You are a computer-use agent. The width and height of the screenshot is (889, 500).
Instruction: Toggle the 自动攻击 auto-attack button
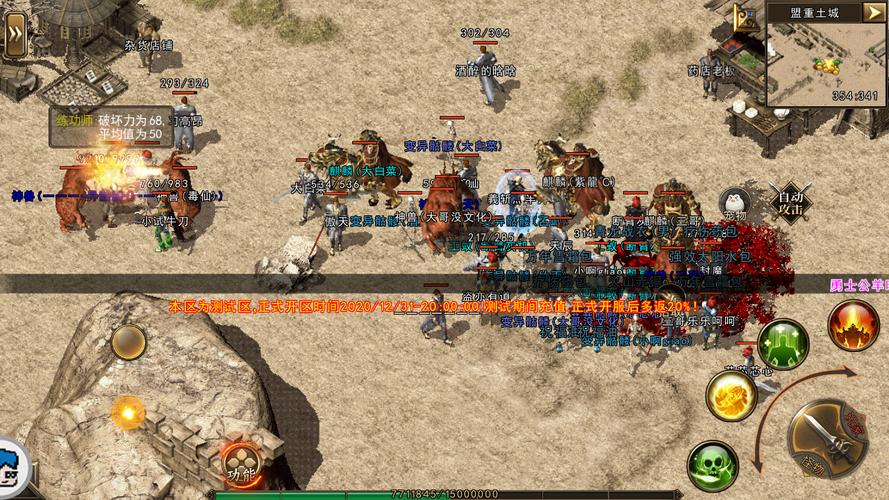tap(791, 203)
